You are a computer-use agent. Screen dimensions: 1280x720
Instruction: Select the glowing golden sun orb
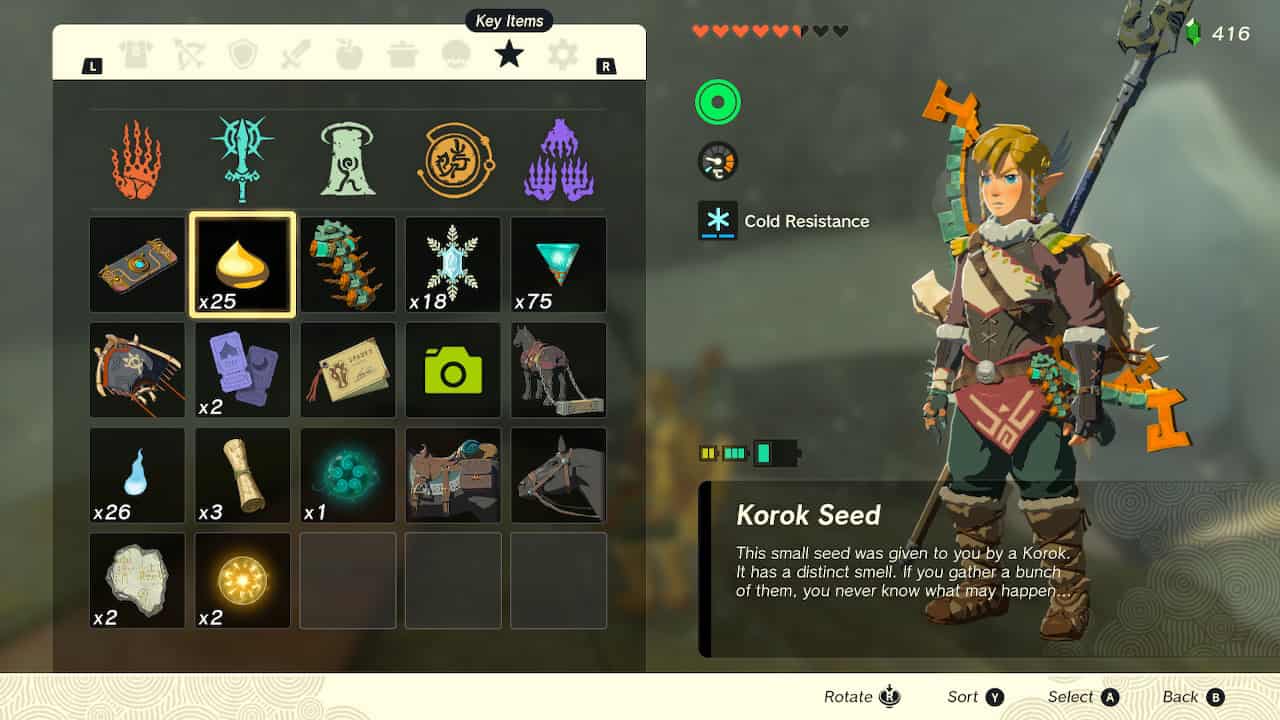click(x=243, y=580)
